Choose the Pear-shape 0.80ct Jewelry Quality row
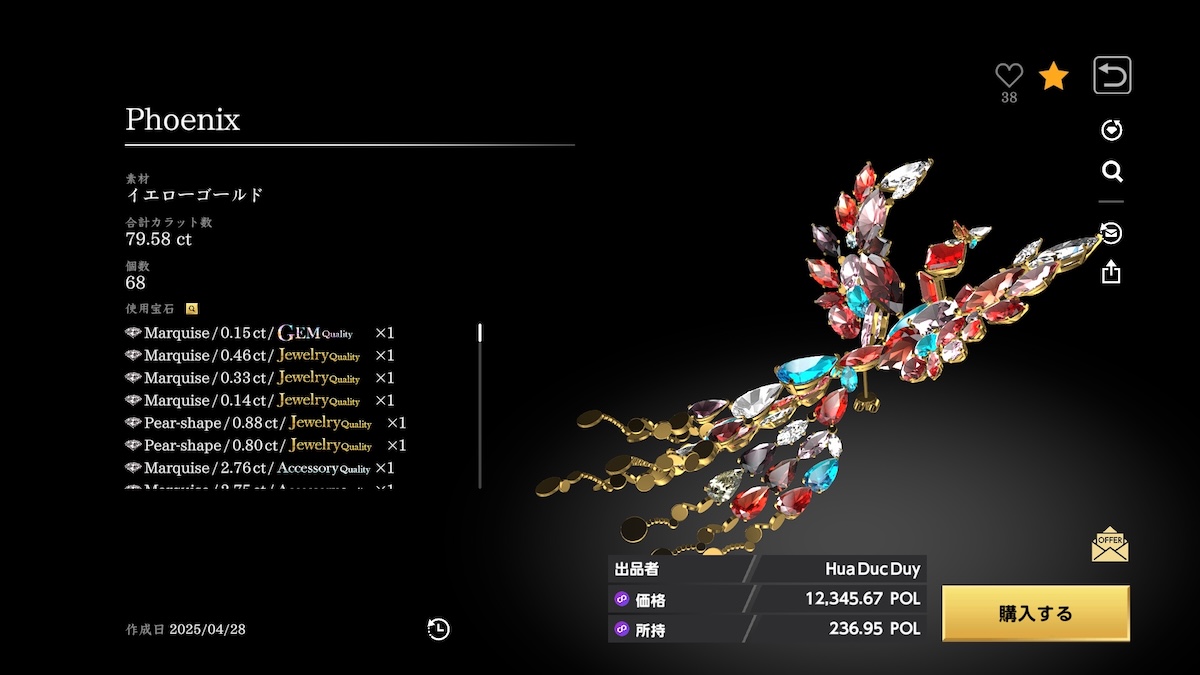The image size is (1200, 675). point(266,445)
